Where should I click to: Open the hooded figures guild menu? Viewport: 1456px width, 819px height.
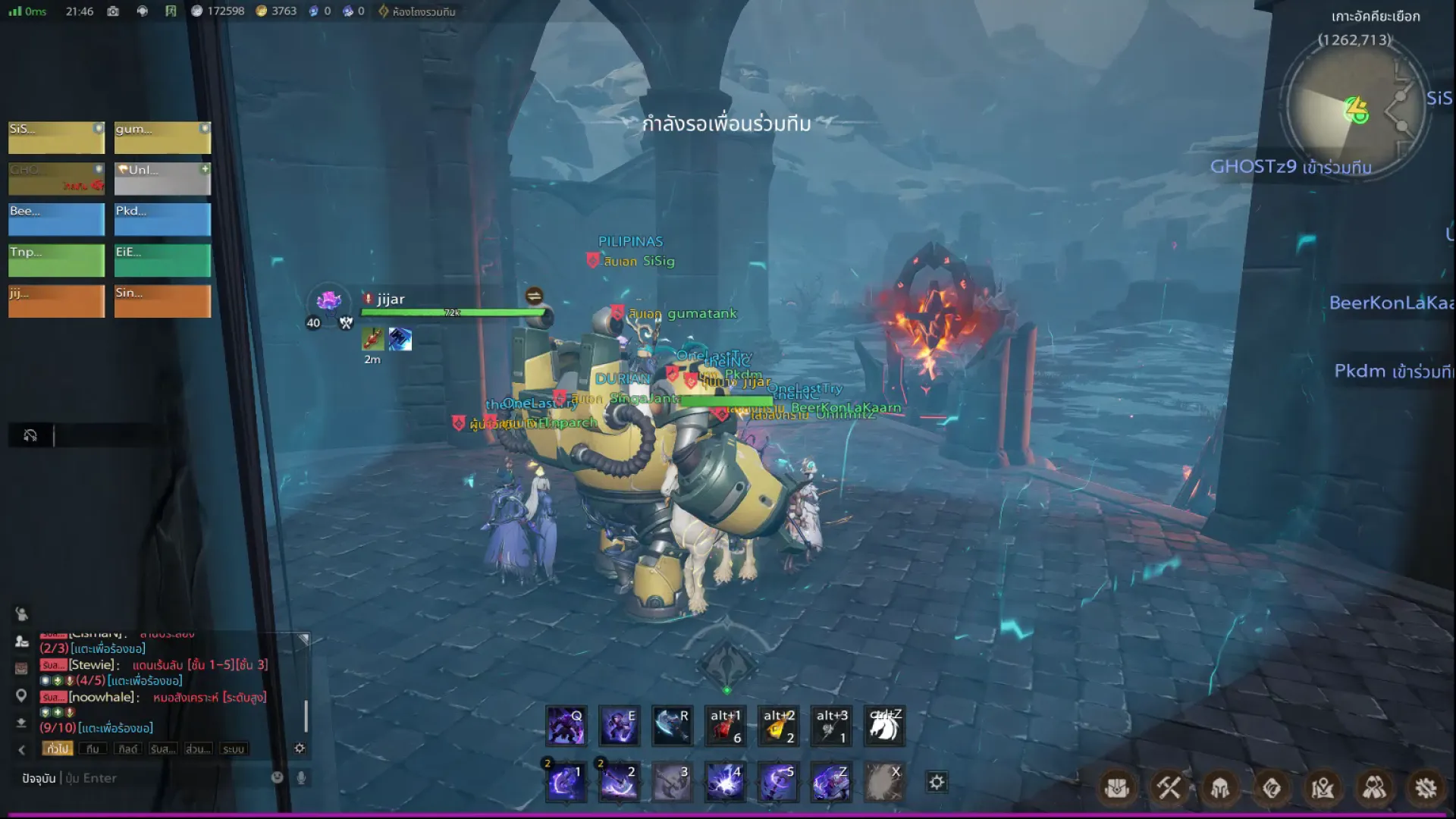click(1374, 788)
